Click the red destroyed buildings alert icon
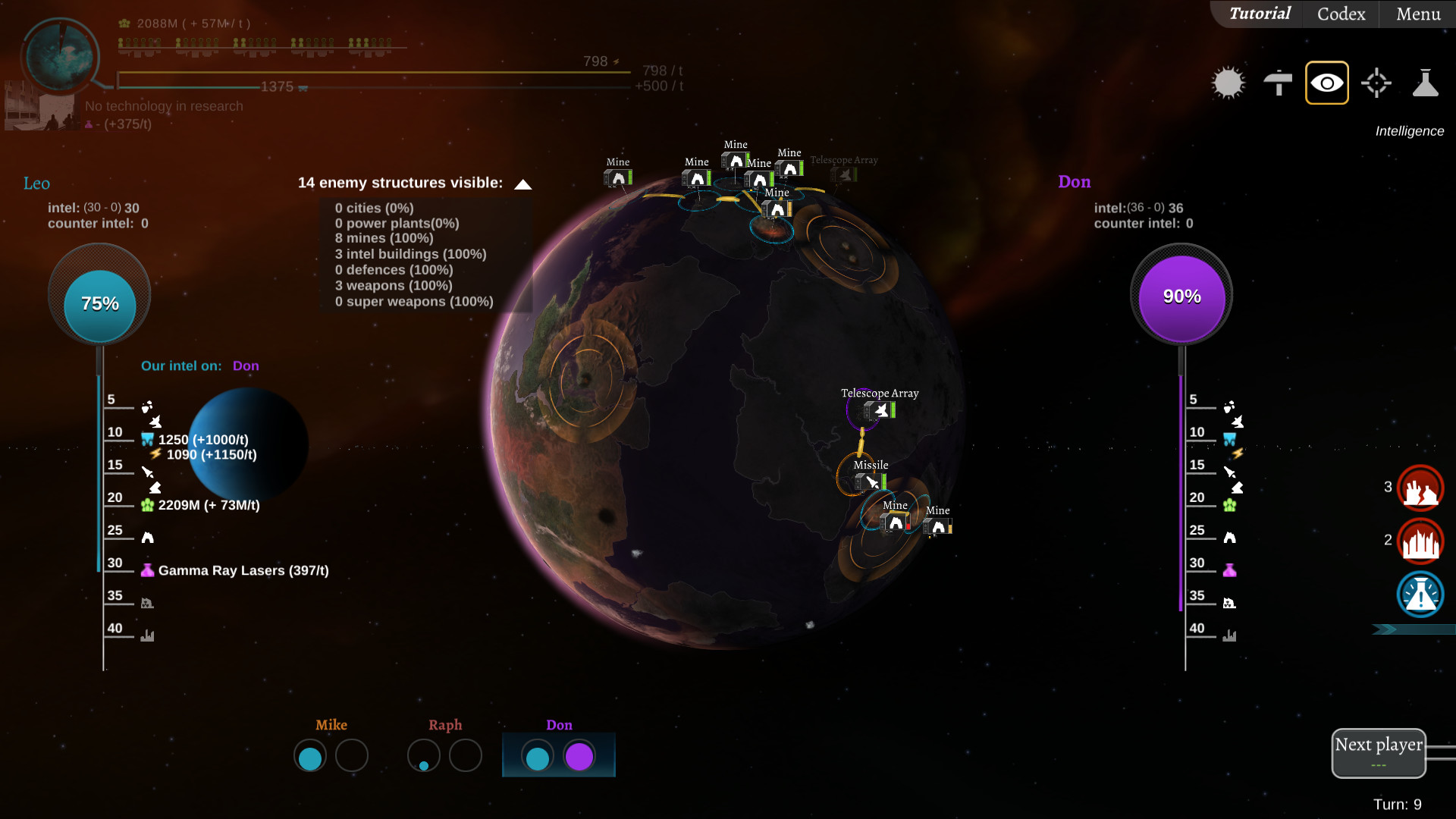The height and width of the screenshot is (819, 1456). pyautogui.click(x=1421, y=488)
